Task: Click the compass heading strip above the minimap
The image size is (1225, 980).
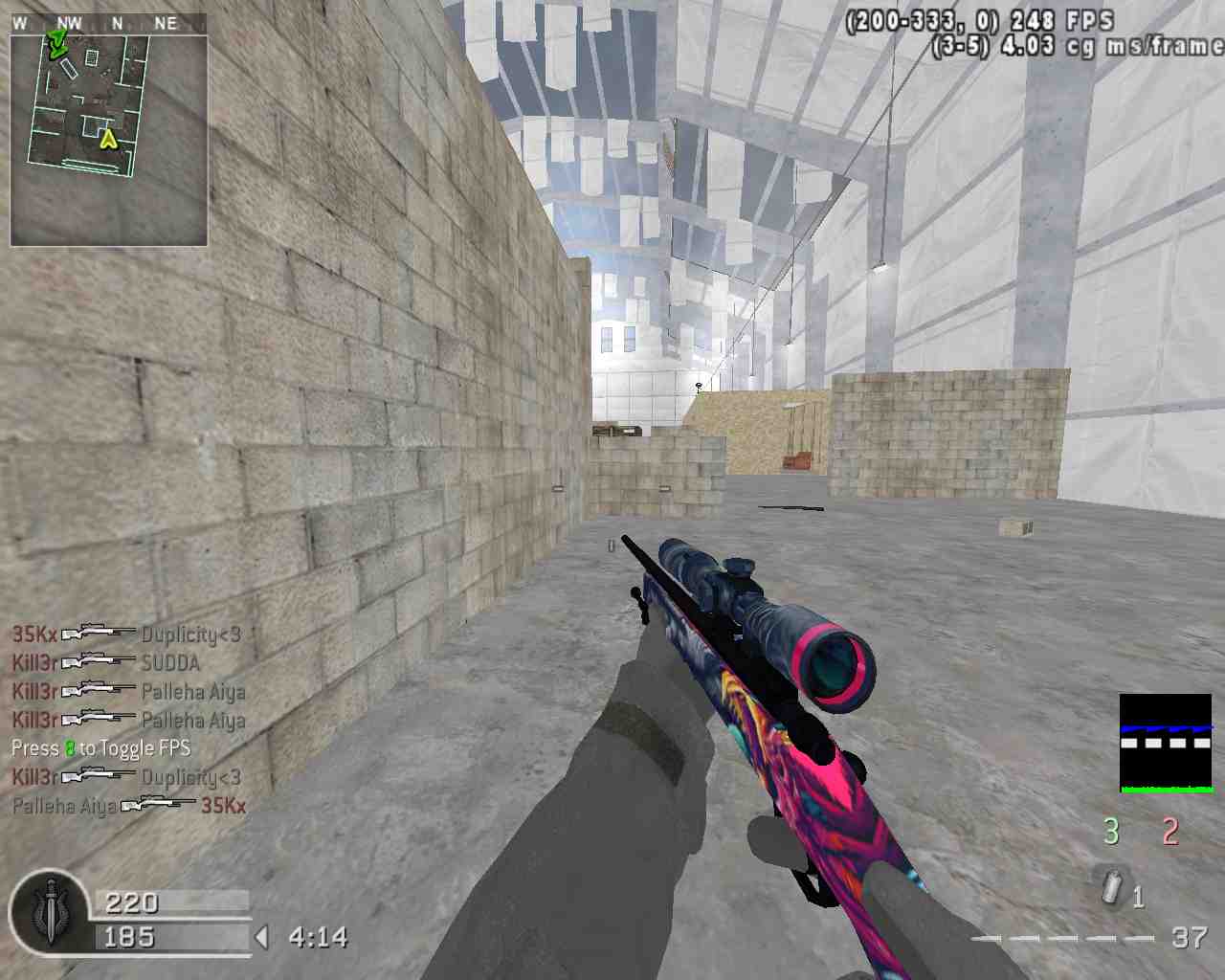Action: (x=109, y=23)
